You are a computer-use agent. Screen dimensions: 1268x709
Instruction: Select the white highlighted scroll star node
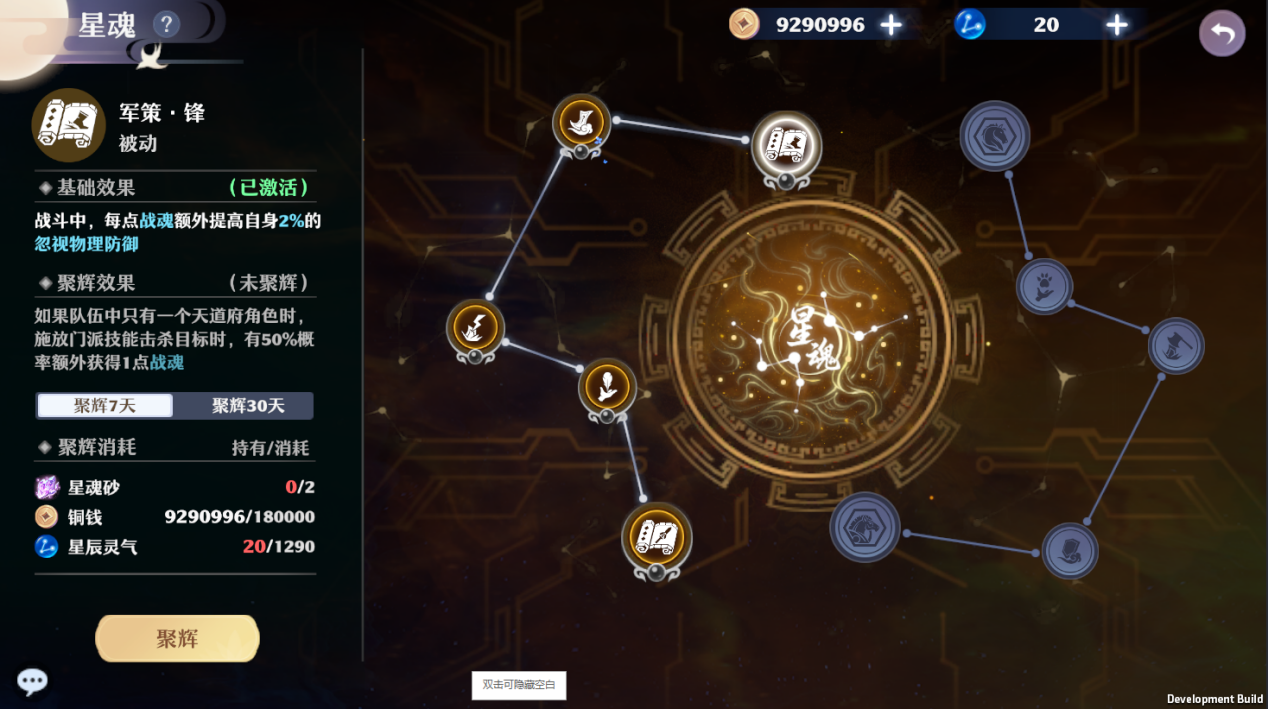click(786, 145)
